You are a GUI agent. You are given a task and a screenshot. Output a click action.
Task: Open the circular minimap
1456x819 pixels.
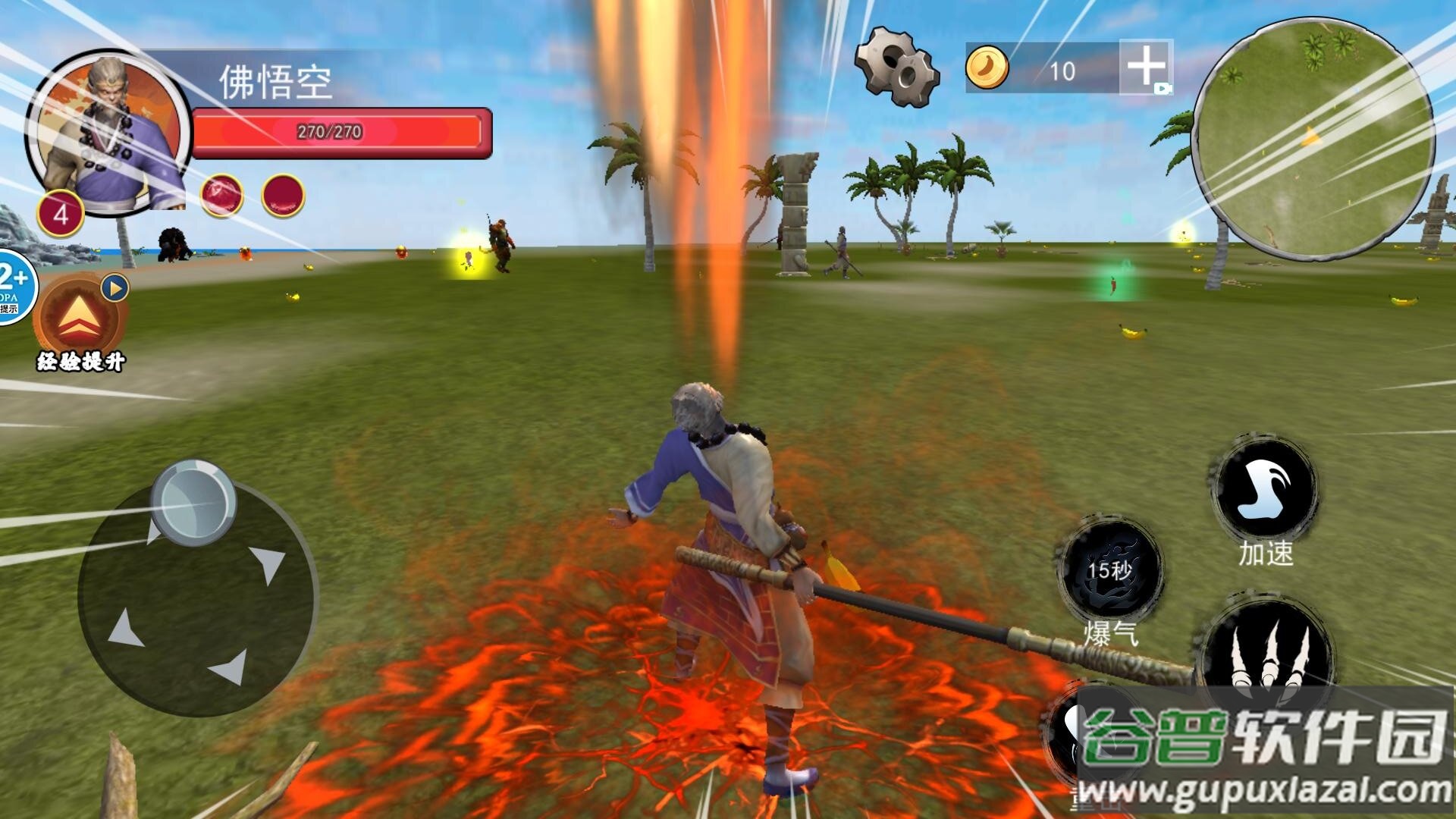[x=1312, y=137]
